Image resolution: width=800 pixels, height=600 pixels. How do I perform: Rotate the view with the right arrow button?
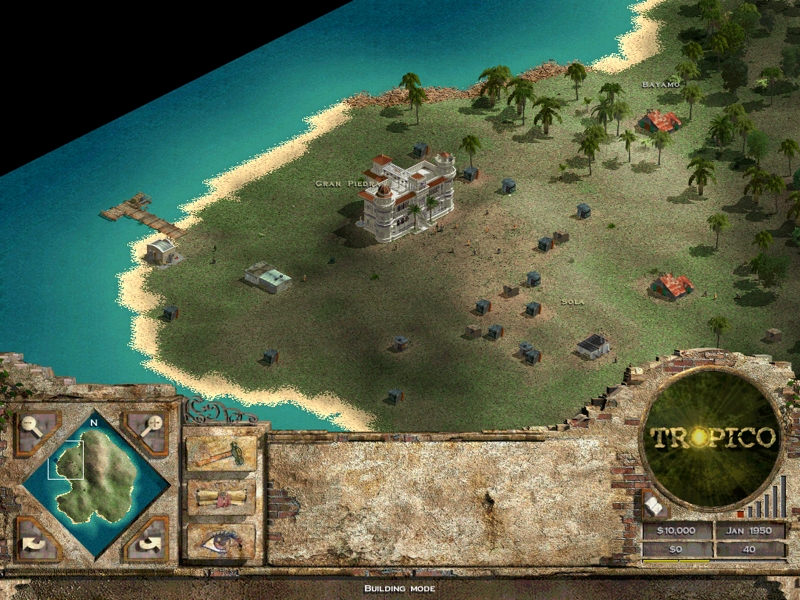150,541
